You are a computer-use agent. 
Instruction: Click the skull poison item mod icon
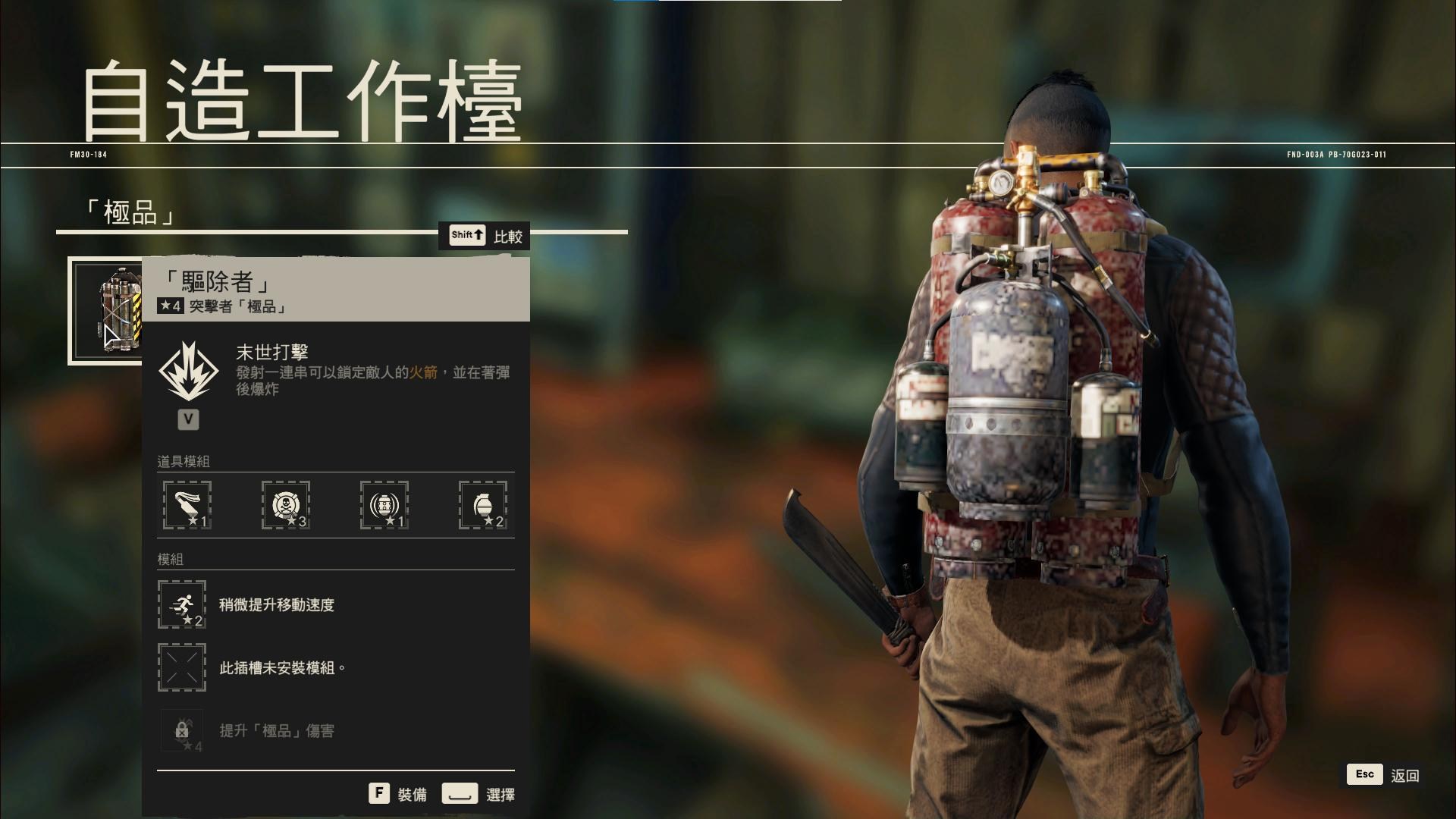point(287,504)
